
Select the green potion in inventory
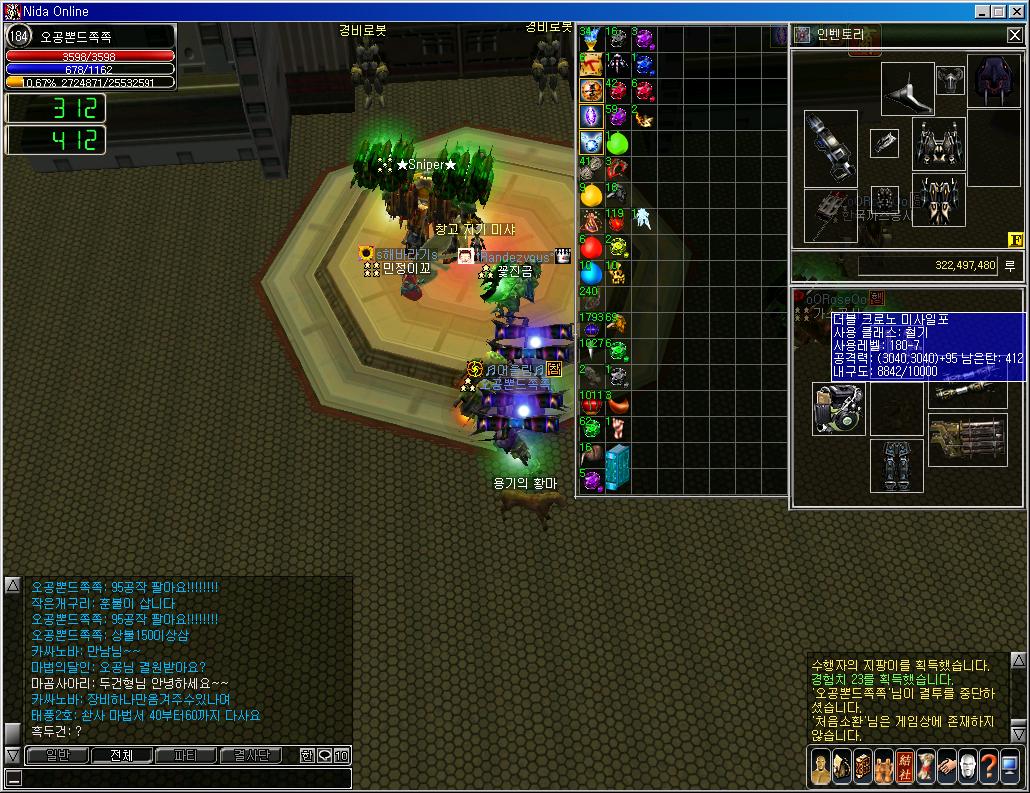pos(618,143)
